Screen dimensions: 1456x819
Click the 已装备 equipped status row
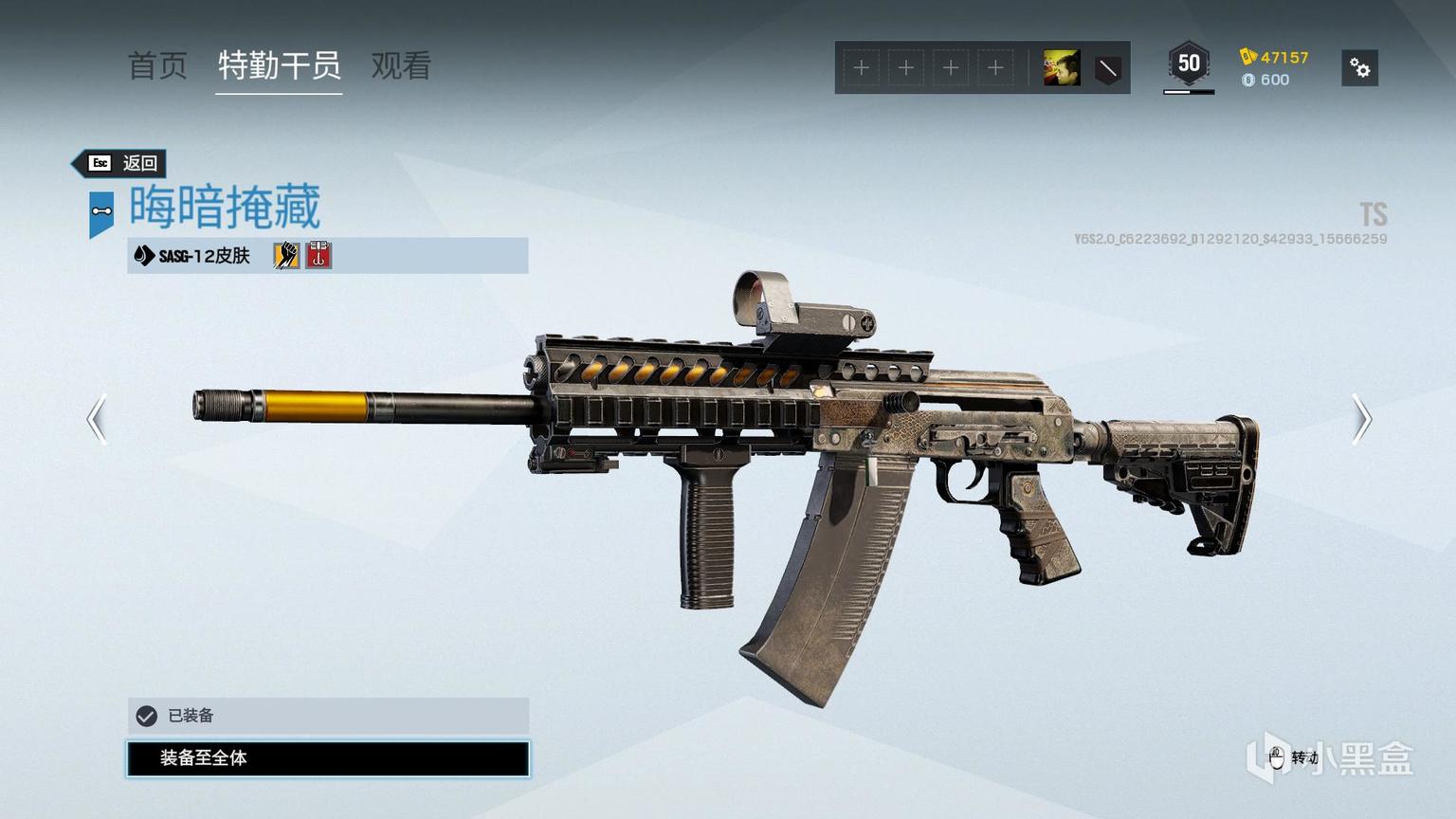pyautogui.click(x=328, y=716)
